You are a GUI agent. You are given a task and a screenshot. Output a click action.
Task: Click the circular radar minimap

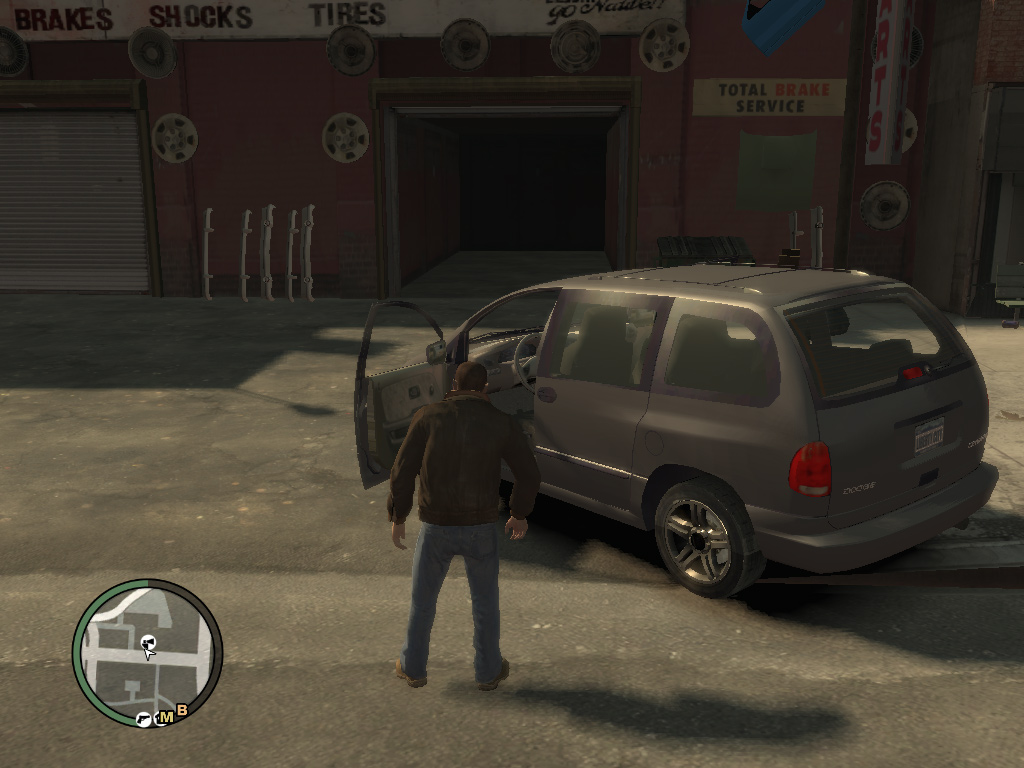[147, 653]
